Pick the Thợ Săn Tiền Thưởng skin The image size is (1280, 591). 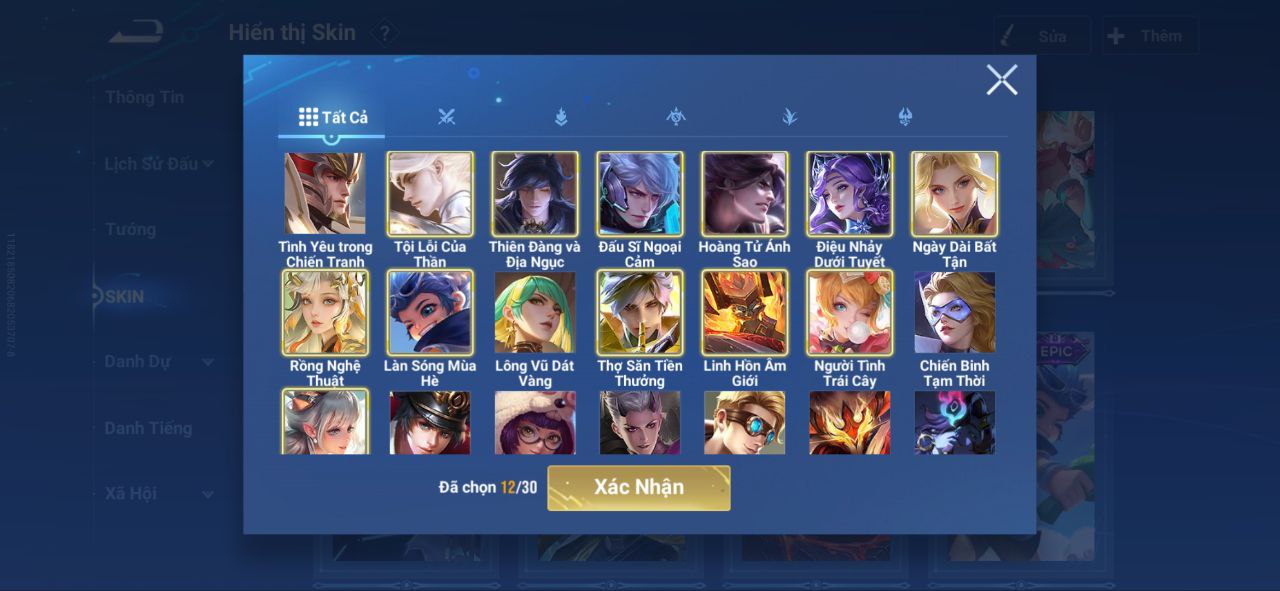pos(640,313)
